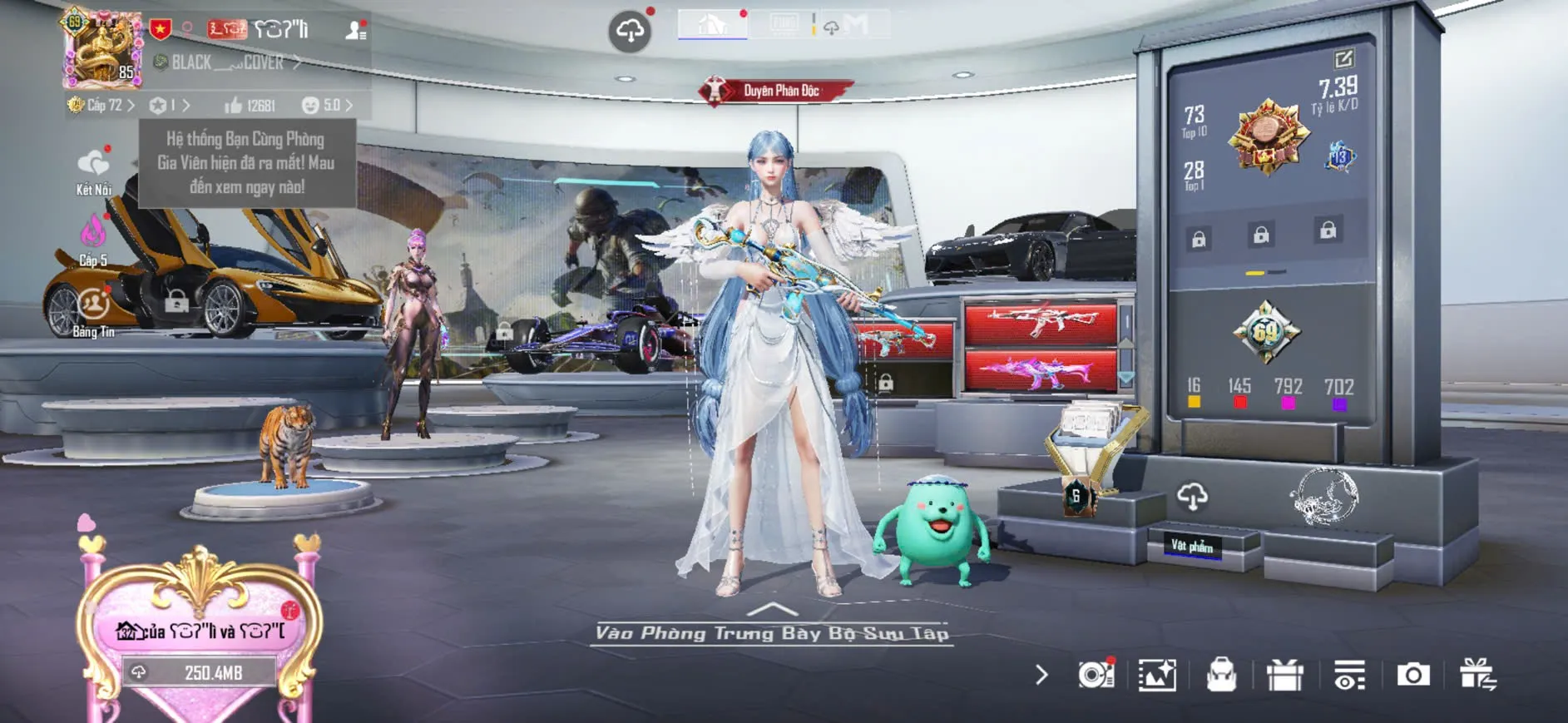
Task: Open the backpack inventory icon
Action: coord(1221,675)
